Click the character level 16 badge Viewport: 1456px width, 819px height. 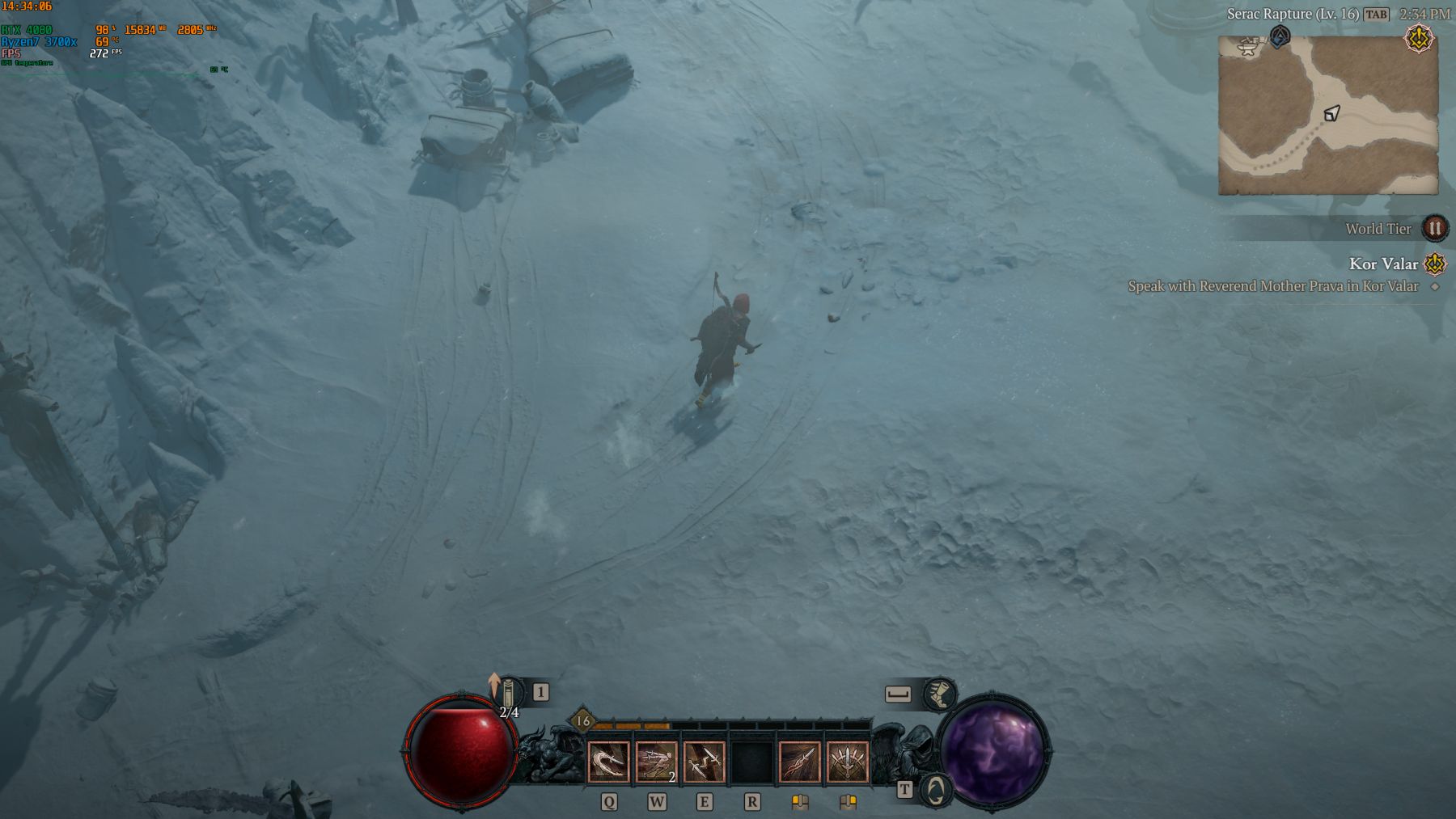582,720
